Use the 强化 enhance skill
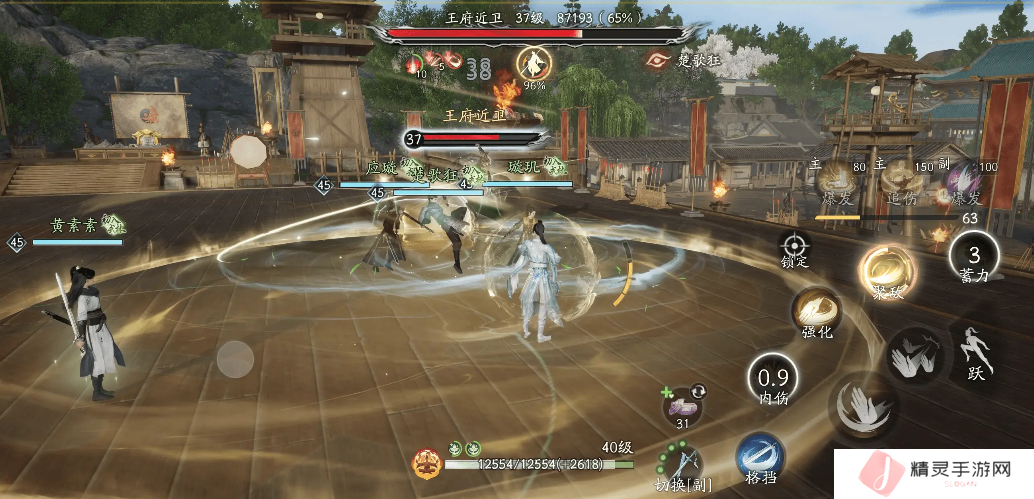Viewport: 1034px width, 499px height. (816, 312)
